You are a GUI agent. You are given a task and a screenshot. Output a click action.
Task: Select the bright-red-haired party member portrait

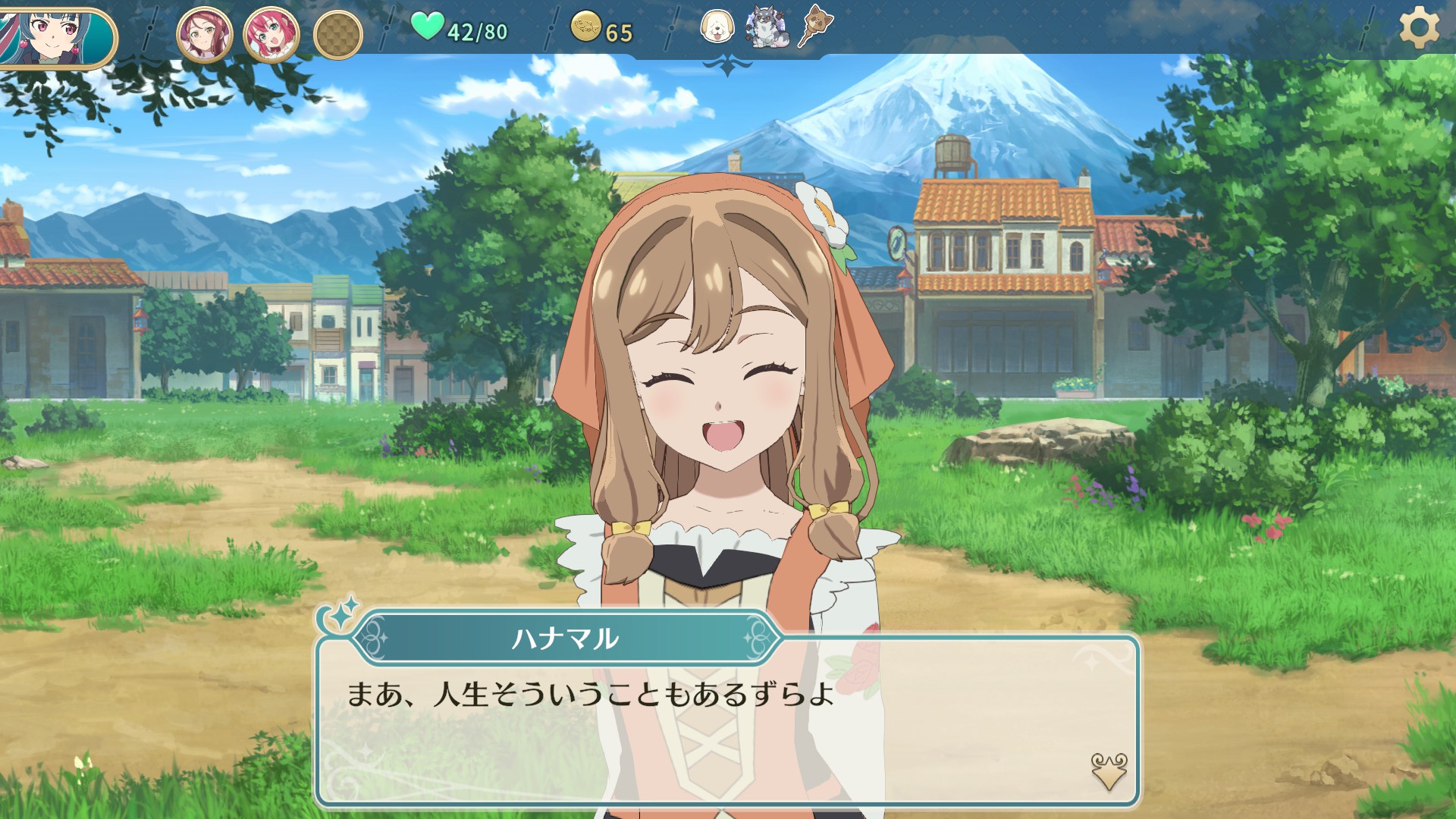coord(271,34)
